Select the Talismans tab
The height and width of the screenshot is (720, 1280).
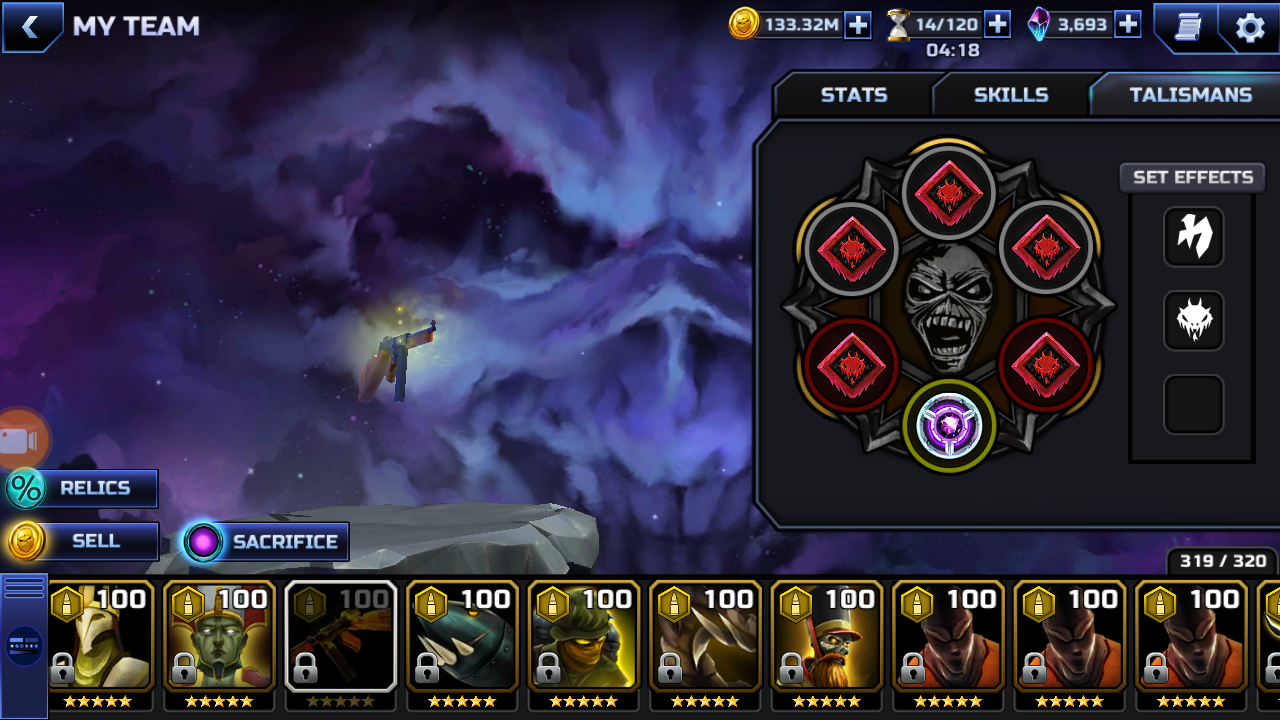click(x=1190, y=95)
